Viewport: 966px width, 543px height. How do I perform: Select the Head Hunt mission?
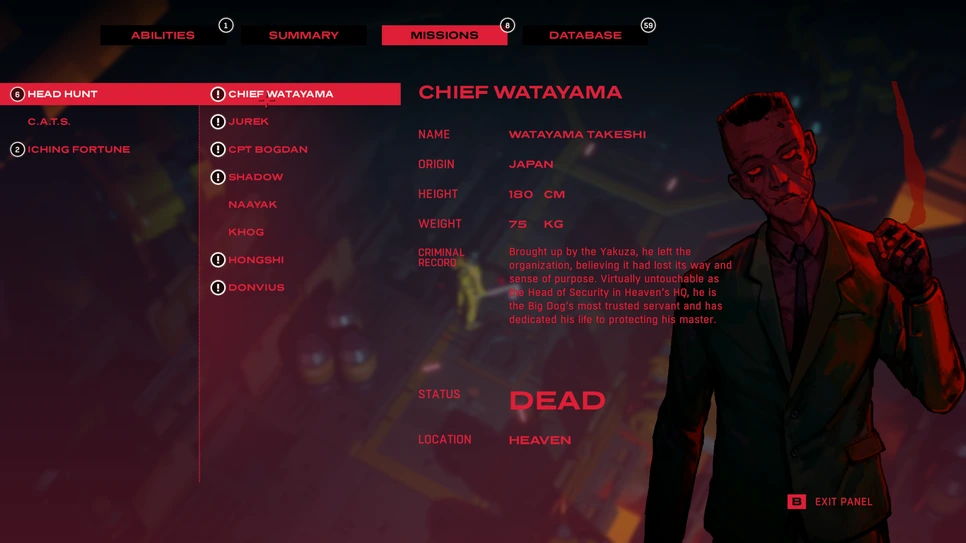coord(62,94)
